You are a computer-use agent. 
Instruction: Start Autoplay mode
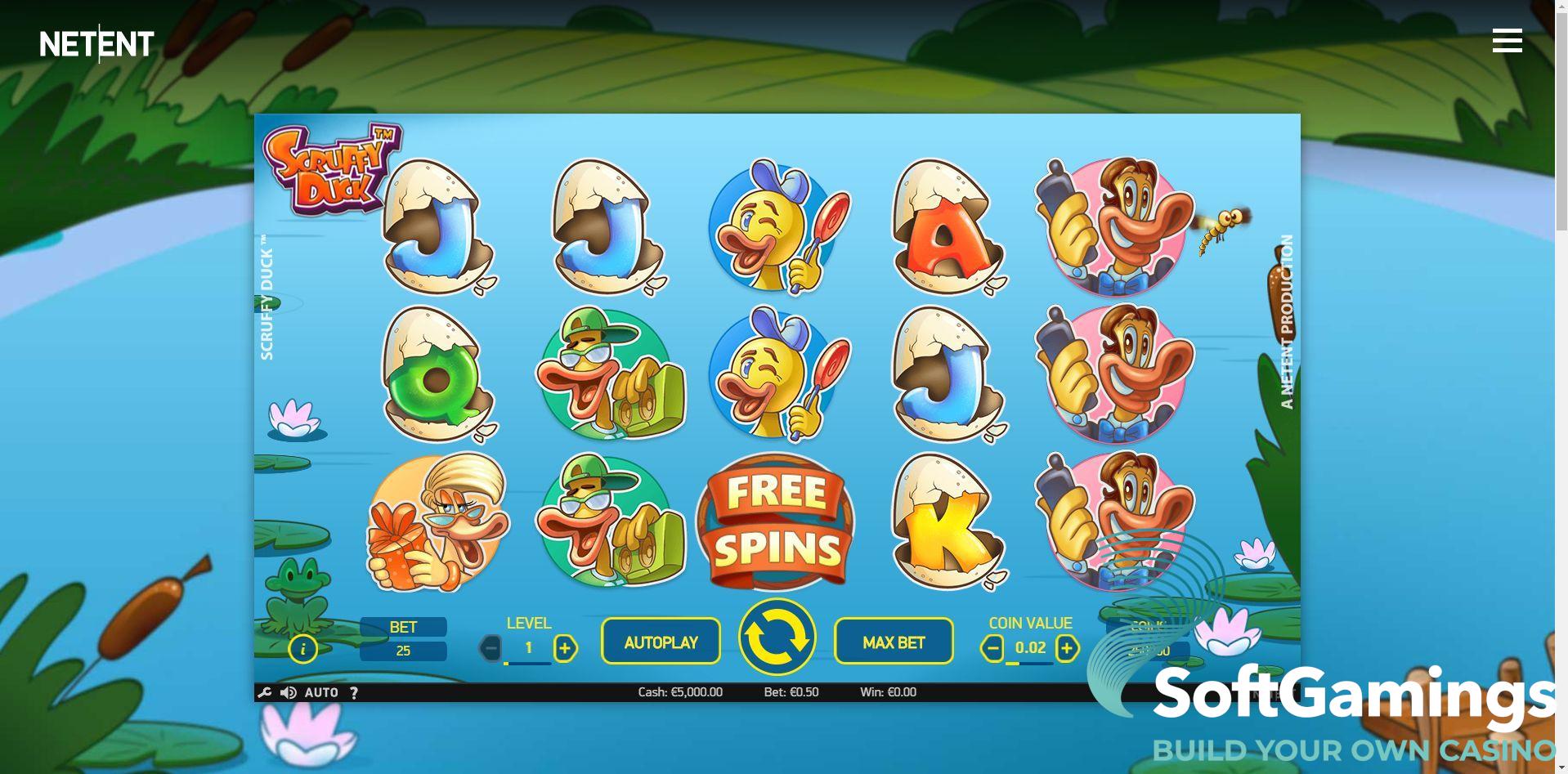click(661, 642)
